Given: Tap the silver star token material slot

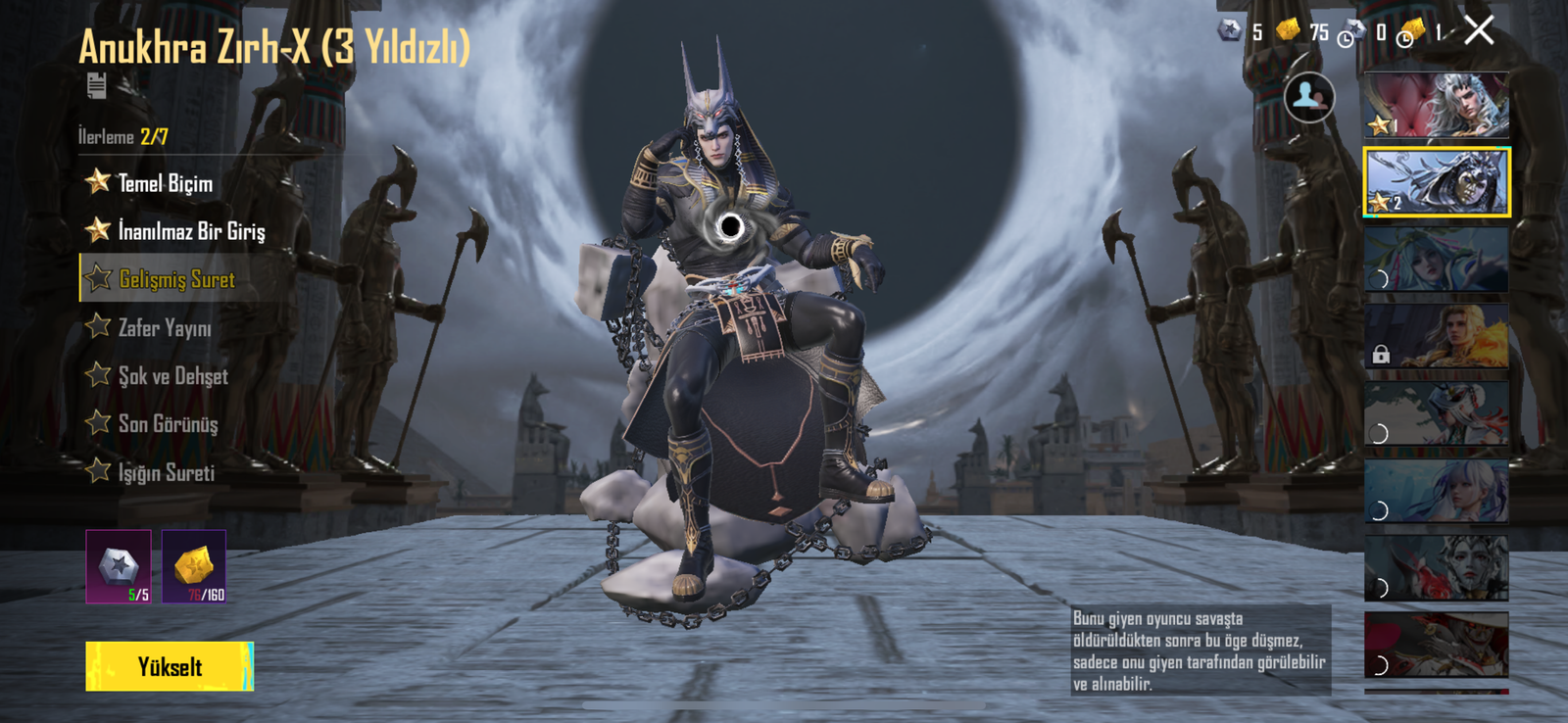Looking at the screenshot, I should (119, 566).
